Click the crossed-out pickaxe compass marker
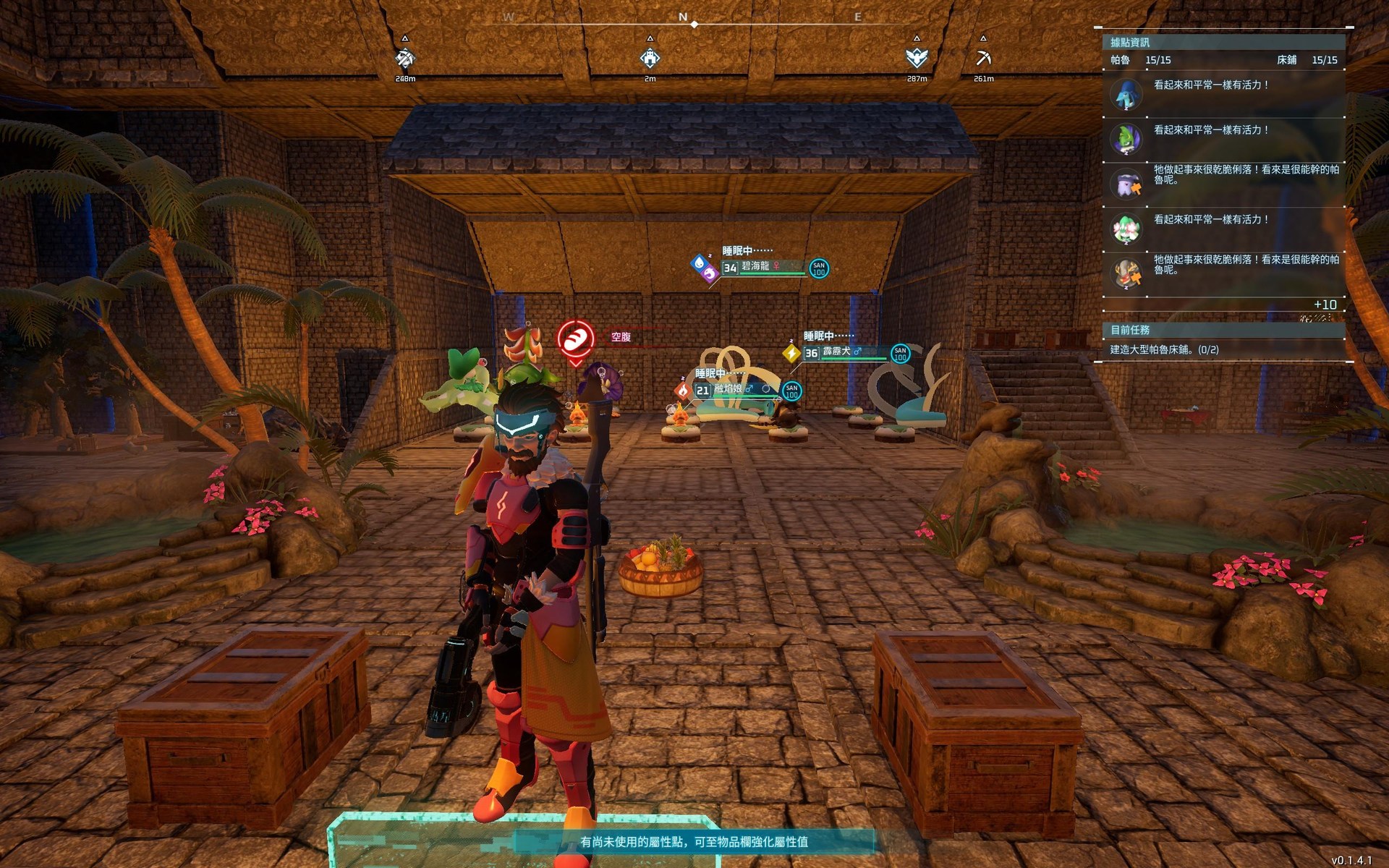1389x868 pixels. click(x=405, y=58)
